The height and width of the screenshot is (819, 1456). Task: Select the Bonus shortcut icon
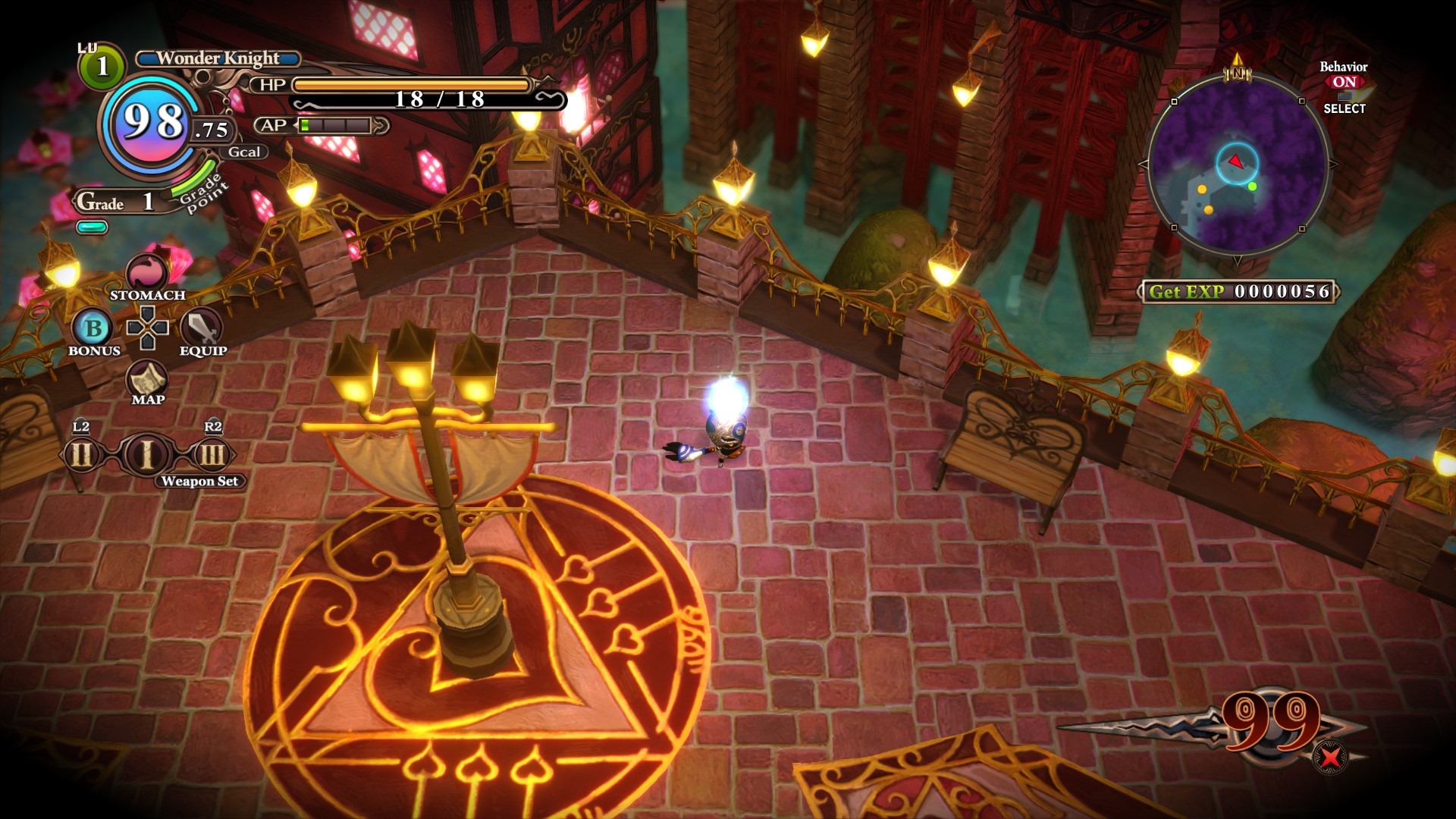93,328
